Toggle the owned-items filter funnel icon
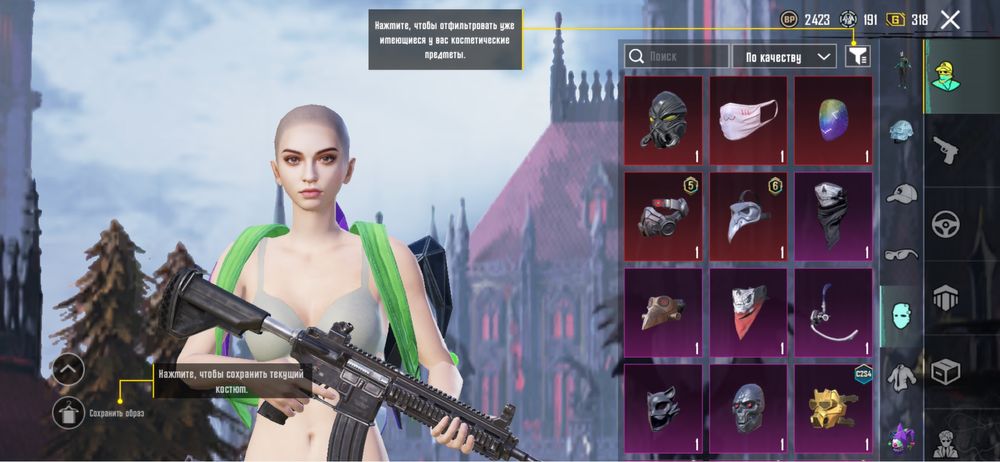Image resolution: width=1000 pixels, height=462 pixels. (857, 57)
